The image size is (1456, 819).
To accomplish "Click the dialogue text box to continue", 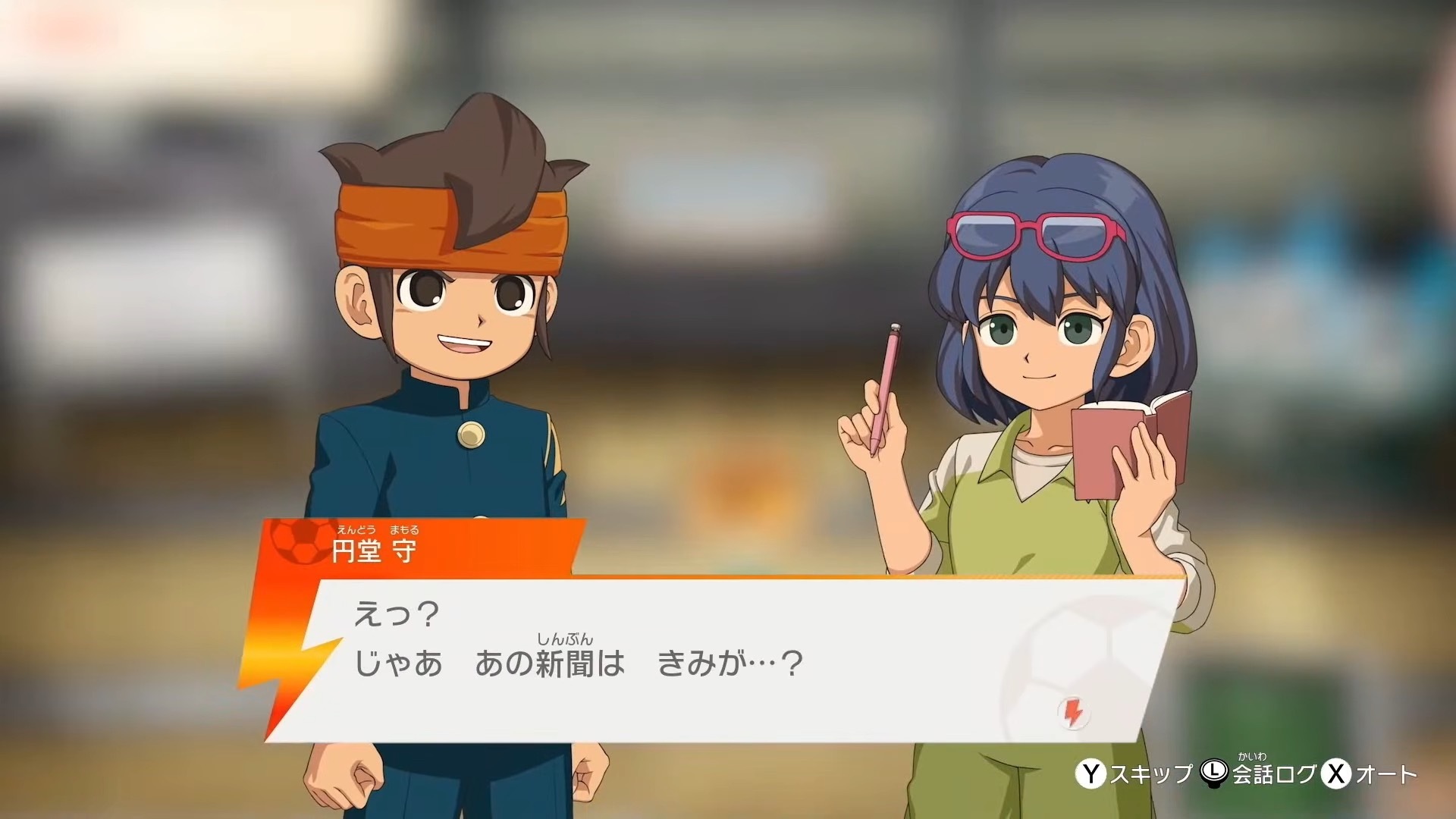I will (682, 660).
